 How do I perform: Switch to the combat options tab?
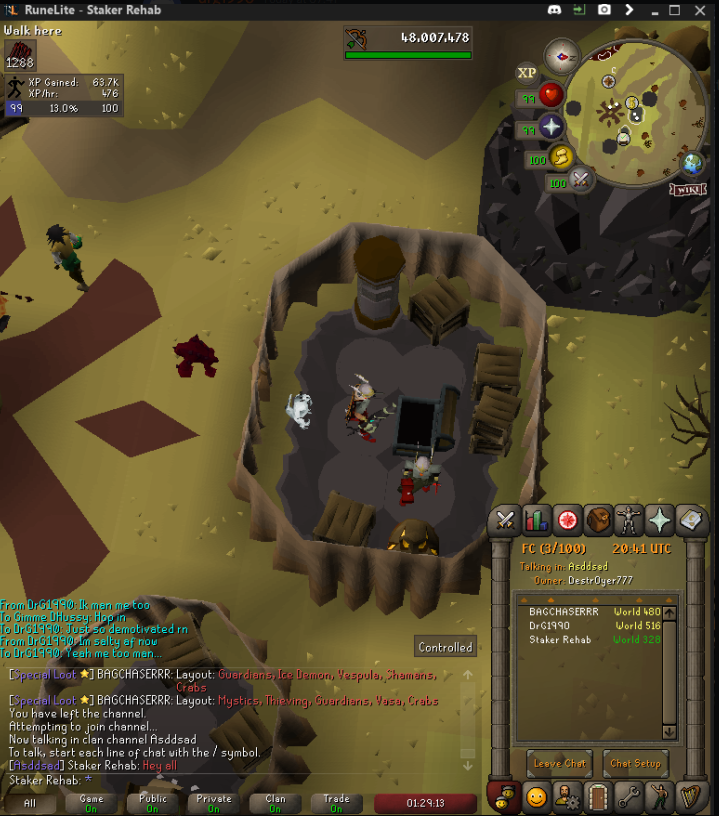507,520
